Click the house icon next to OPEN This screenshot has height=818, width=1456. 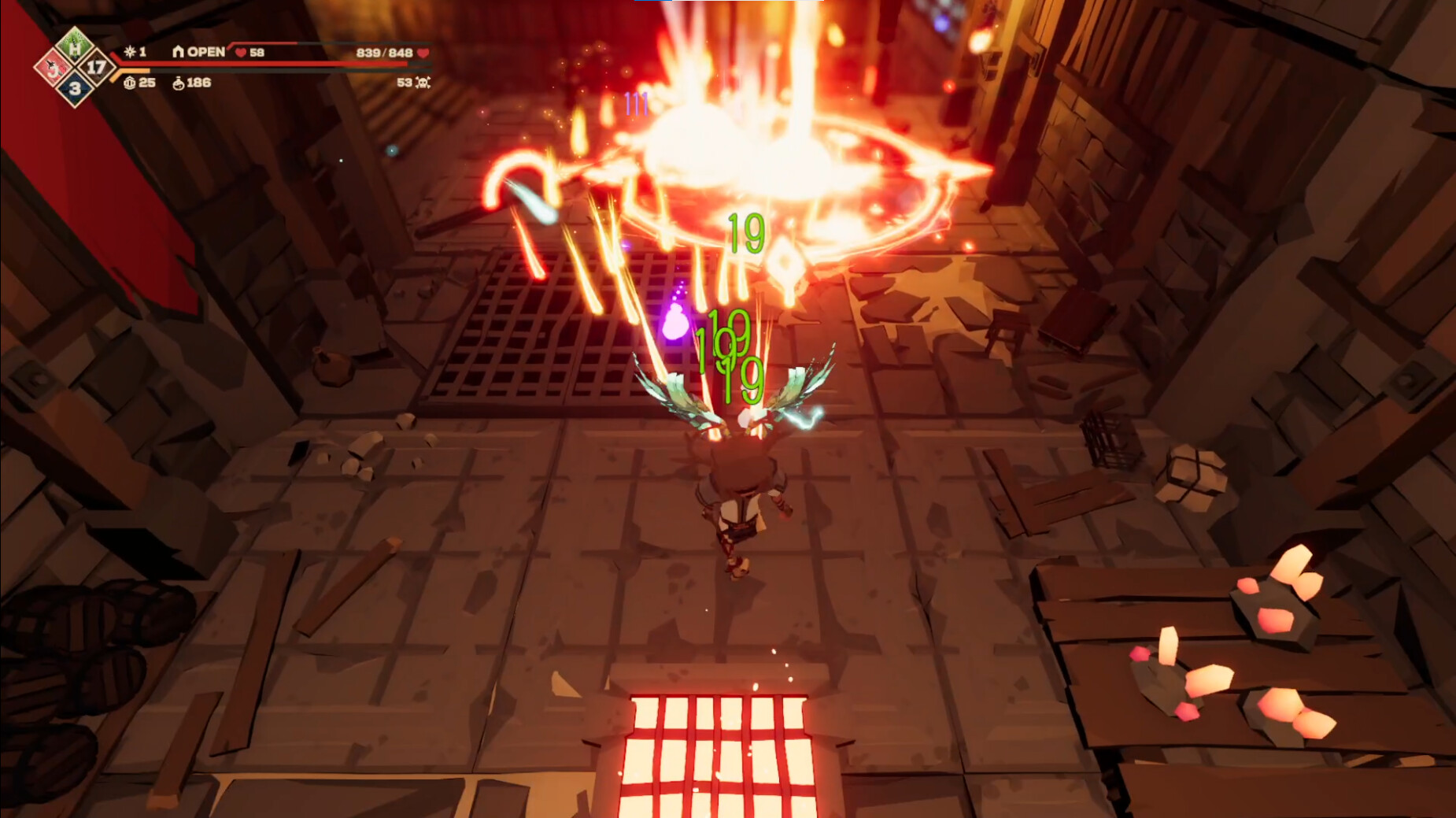(179, 52)
